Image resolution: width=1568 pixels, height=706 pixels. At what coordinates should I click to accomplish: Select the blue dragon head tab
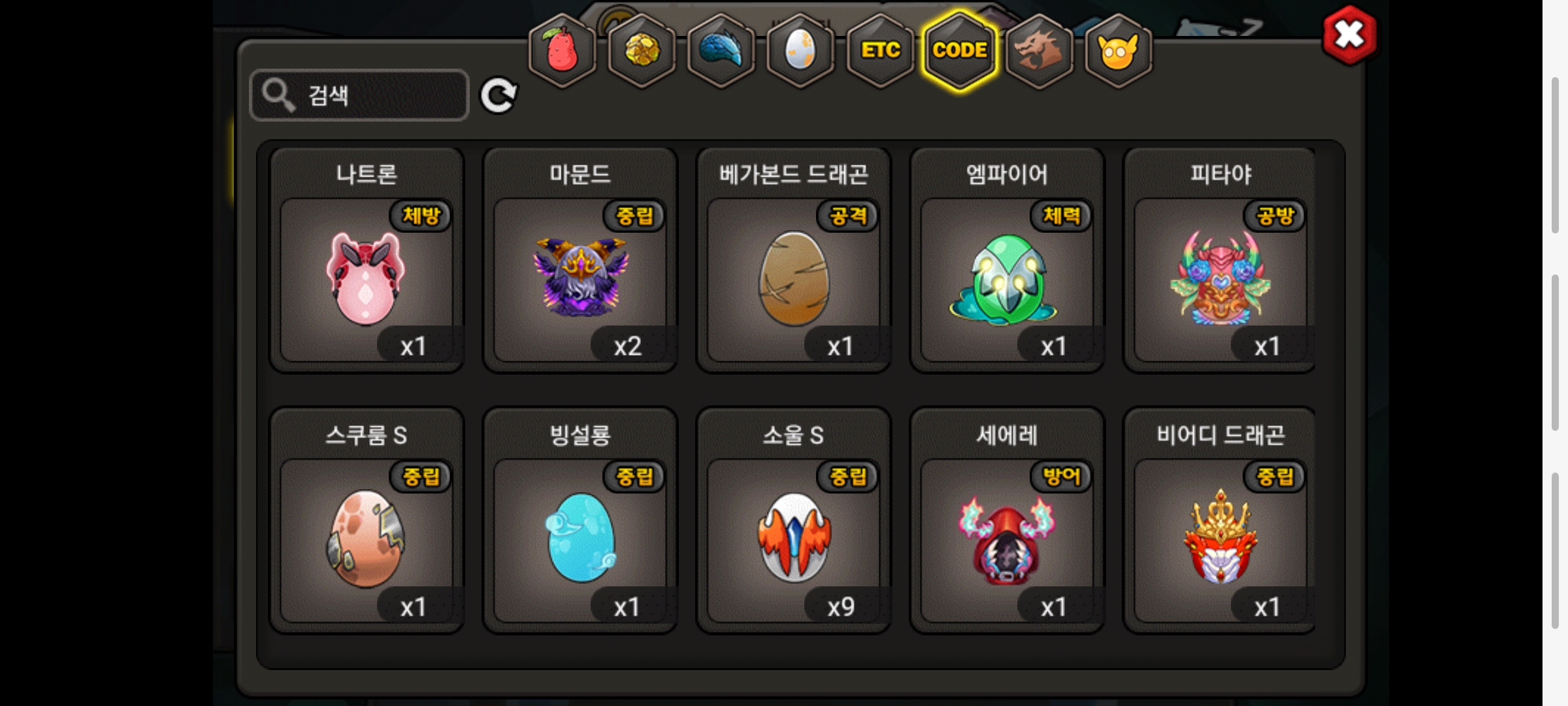tap(721, 51)
